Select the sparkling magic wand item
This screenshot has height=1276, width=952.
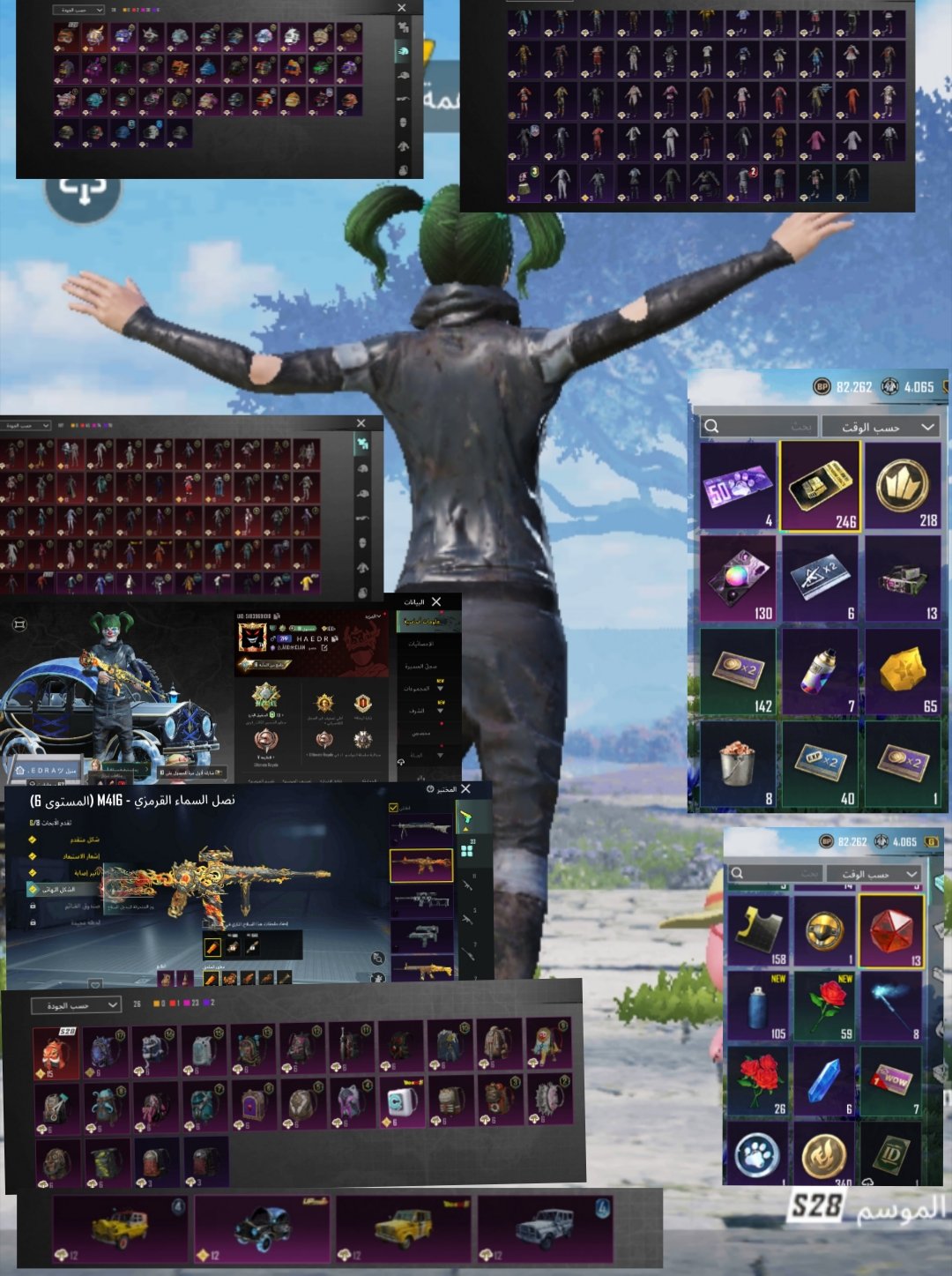(x=891, y=1007)
